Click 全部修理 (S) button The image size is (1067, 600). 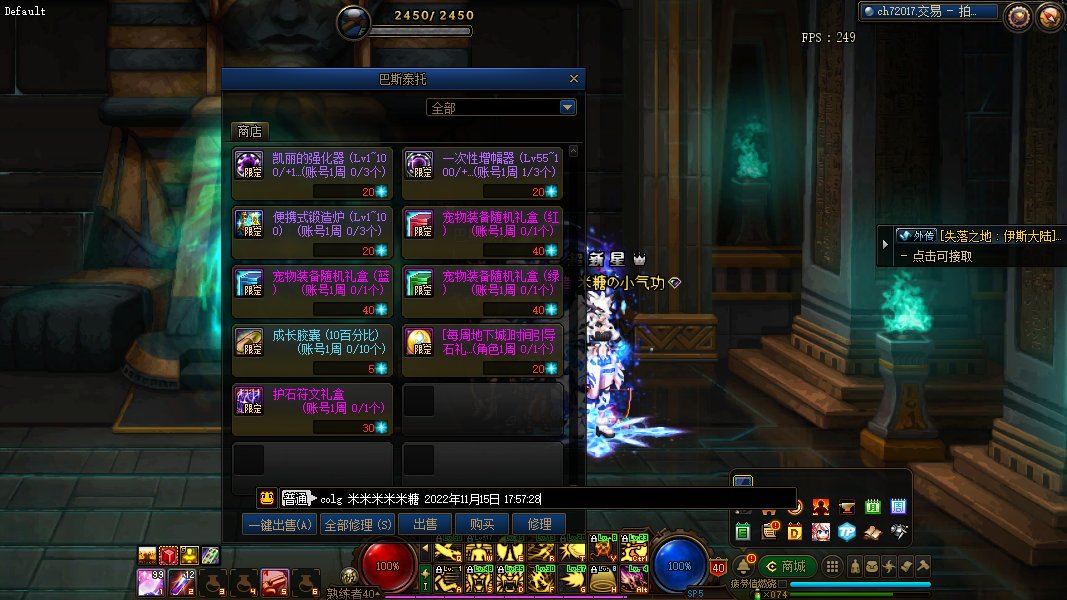coord(358,524)
